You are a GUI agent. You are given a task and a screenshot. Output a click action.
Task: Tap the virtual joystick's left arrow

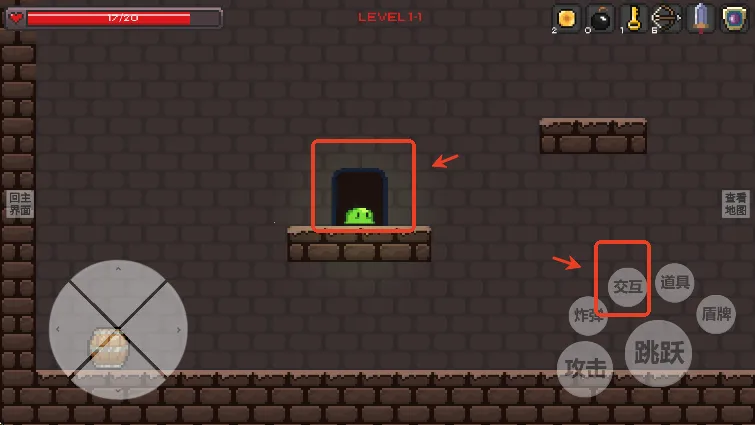tap(58, 329)
